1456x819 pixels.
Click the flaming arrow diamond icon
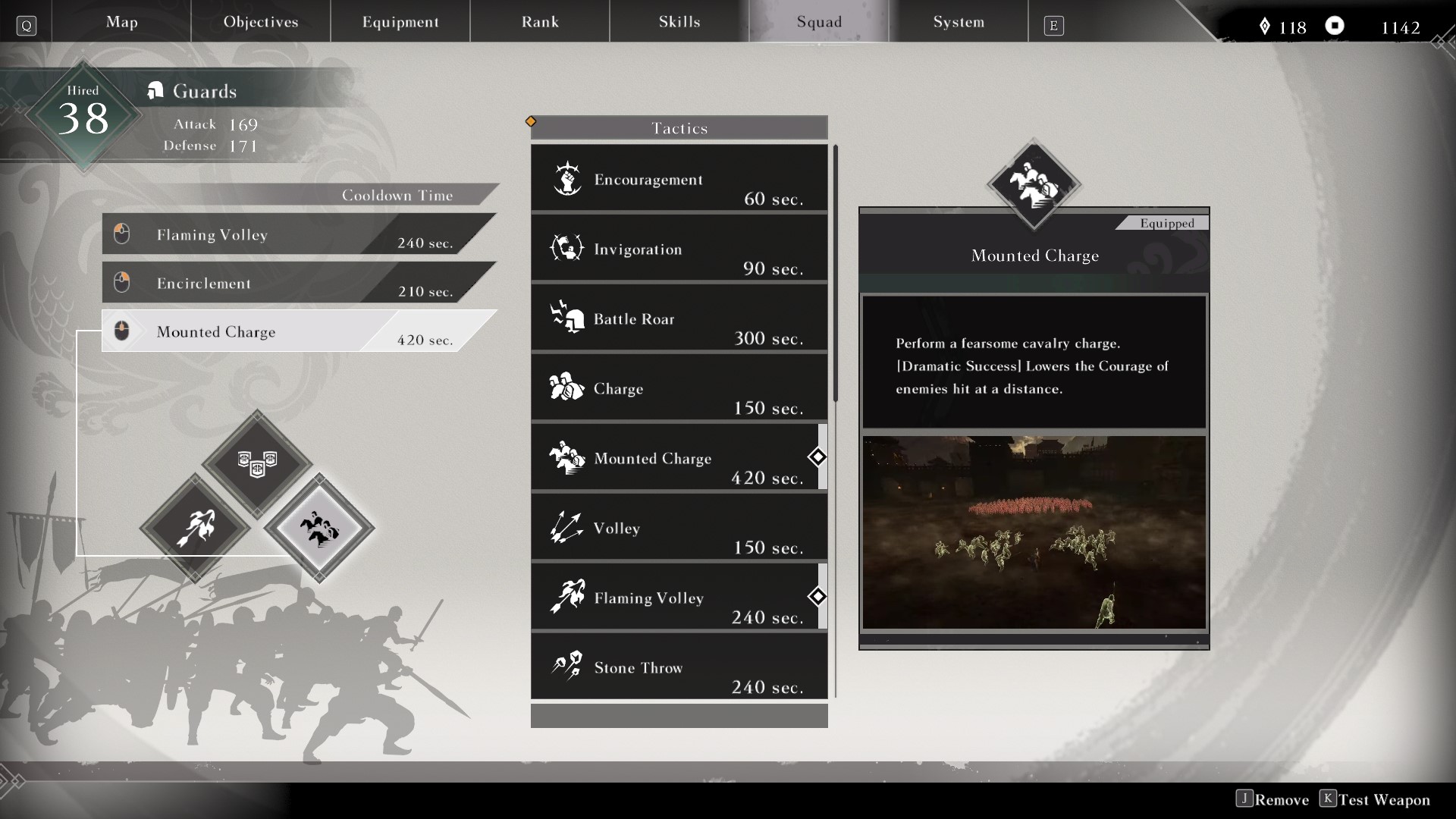coord(195,528)
